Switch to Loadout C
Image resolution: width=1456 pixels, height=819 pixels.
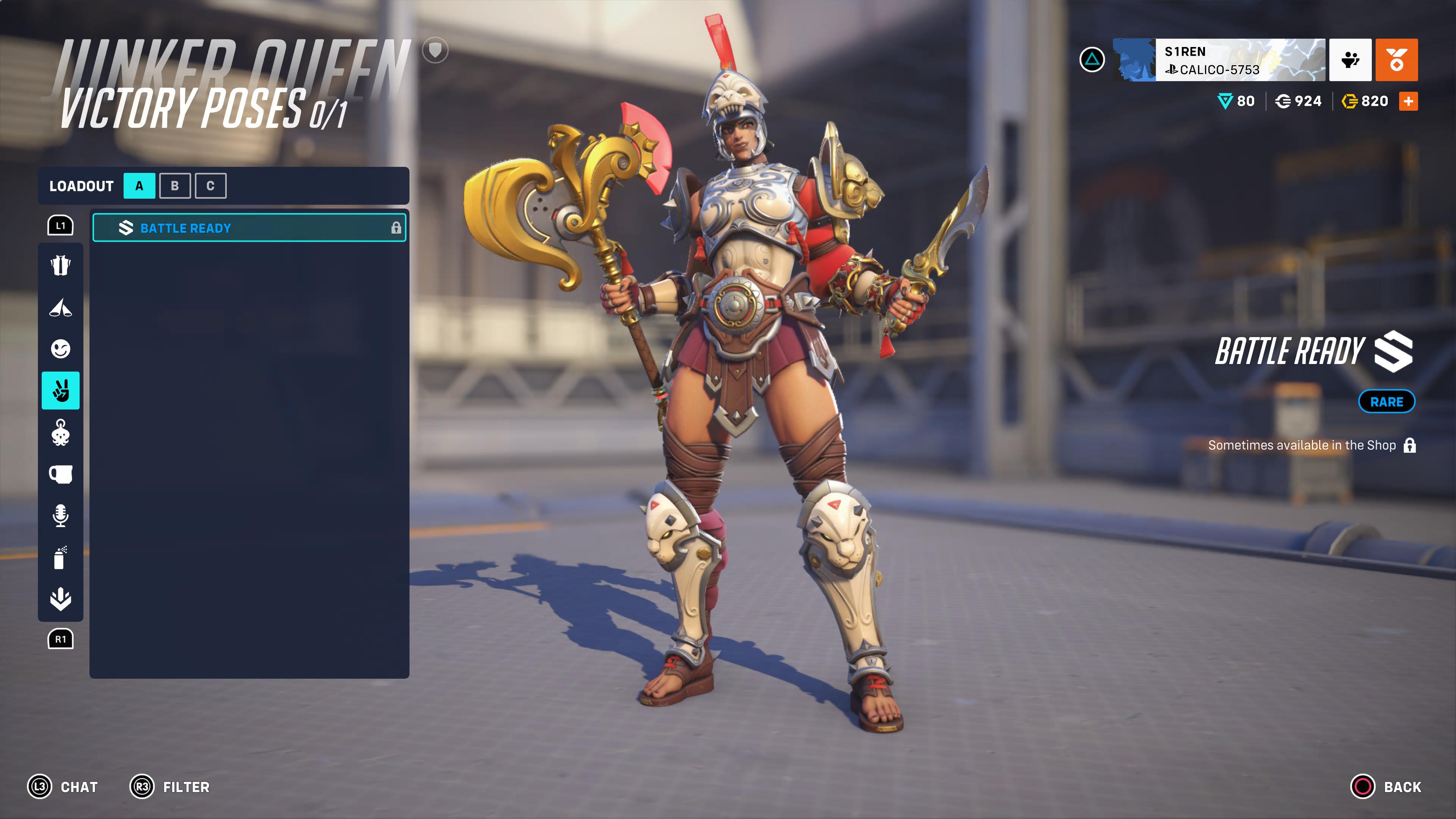click(x=210, y=185)
